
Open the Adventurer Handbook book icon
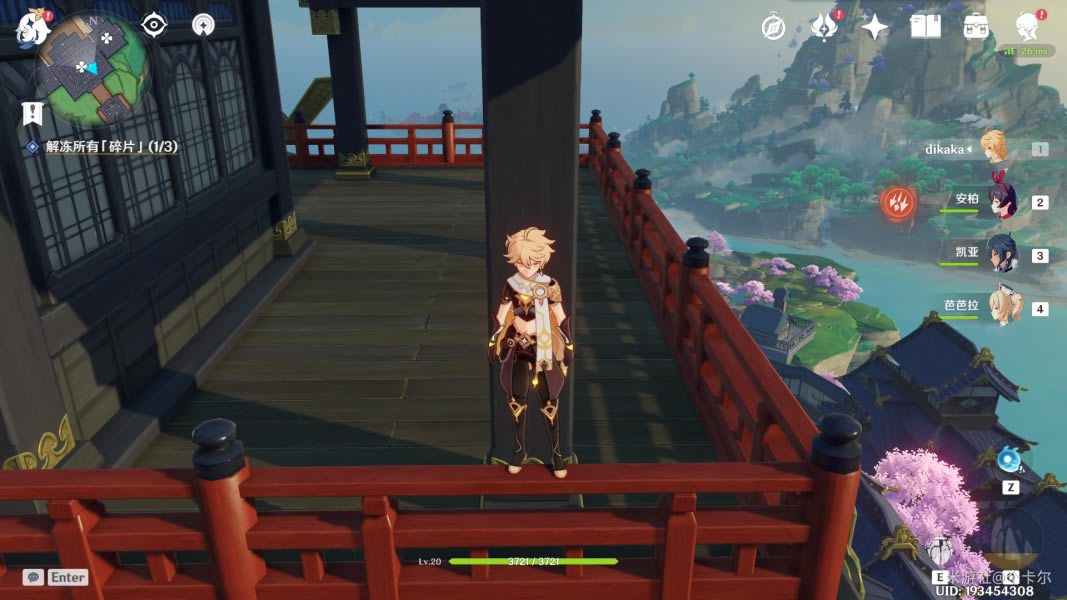coord(926,27)
